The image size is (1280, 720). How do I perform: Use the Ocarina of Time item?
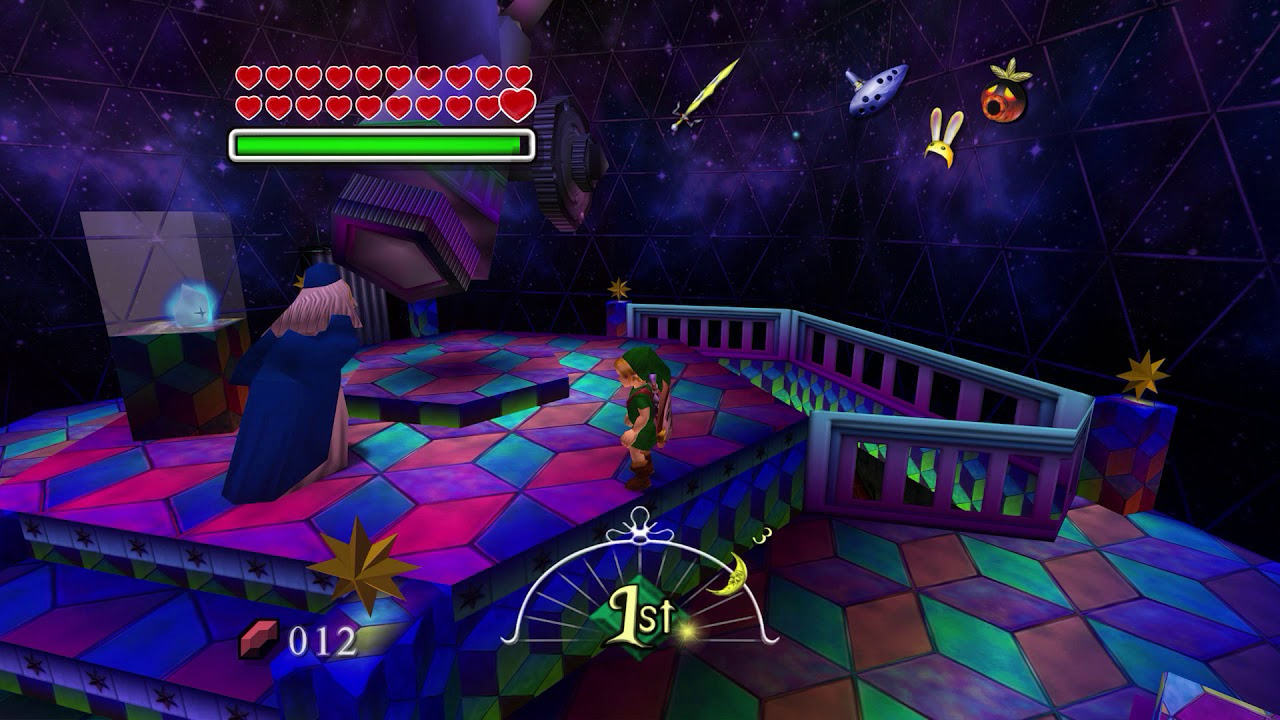click(877, 88)
